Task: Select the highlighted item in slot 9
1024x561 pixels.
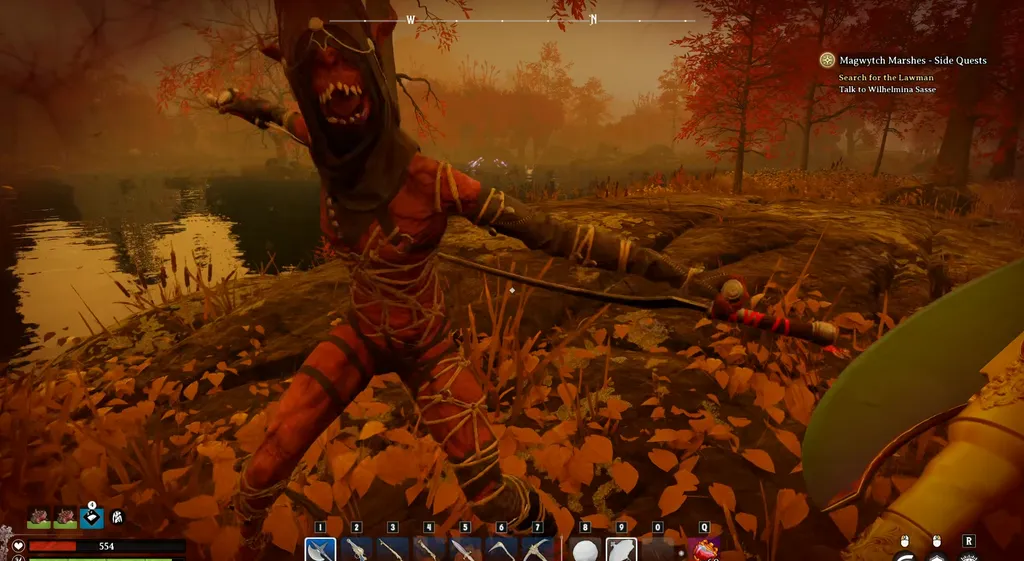Action: tap(621, 550)
